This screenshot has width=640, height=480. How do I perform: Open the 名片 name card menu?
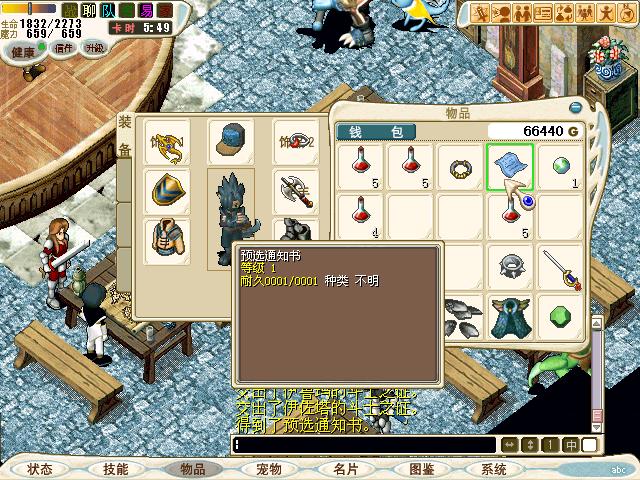345,468
